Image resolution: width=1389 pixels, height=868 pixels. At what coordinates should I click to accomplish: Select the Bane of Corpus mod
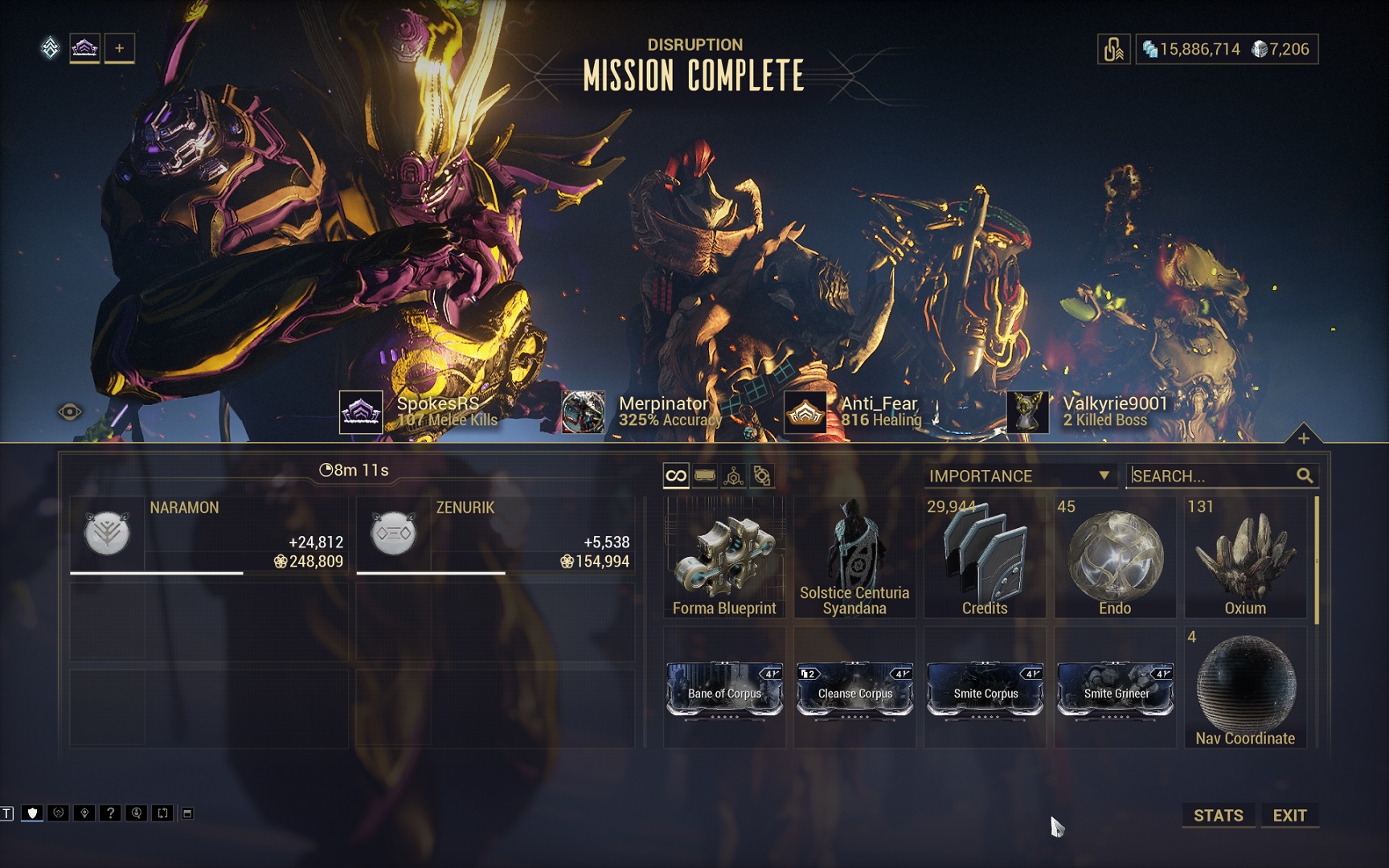click(724, 690)
